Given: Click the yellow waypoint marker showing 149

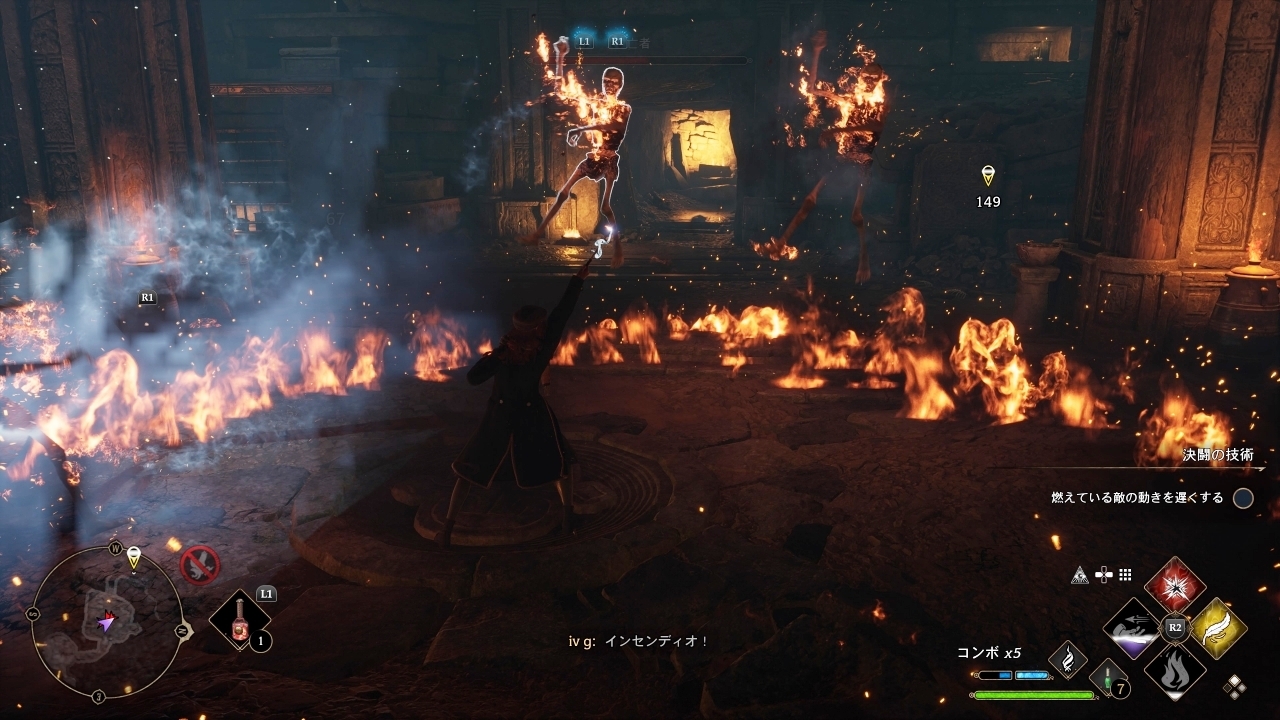Looking at the screenshot, I should [988, 176].
